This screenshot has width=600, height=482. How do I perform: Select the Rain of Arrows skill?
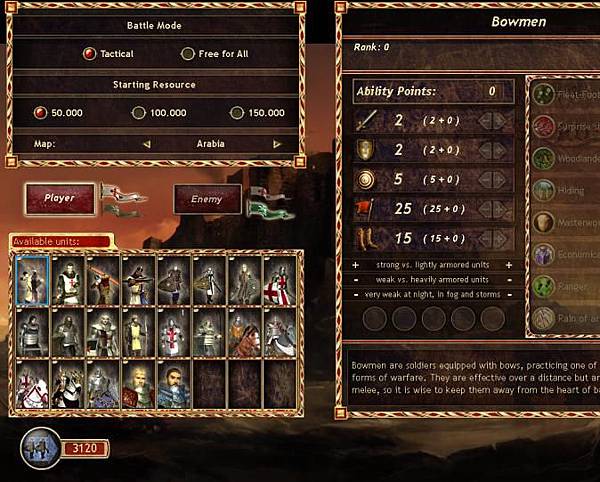pos(544,319)
